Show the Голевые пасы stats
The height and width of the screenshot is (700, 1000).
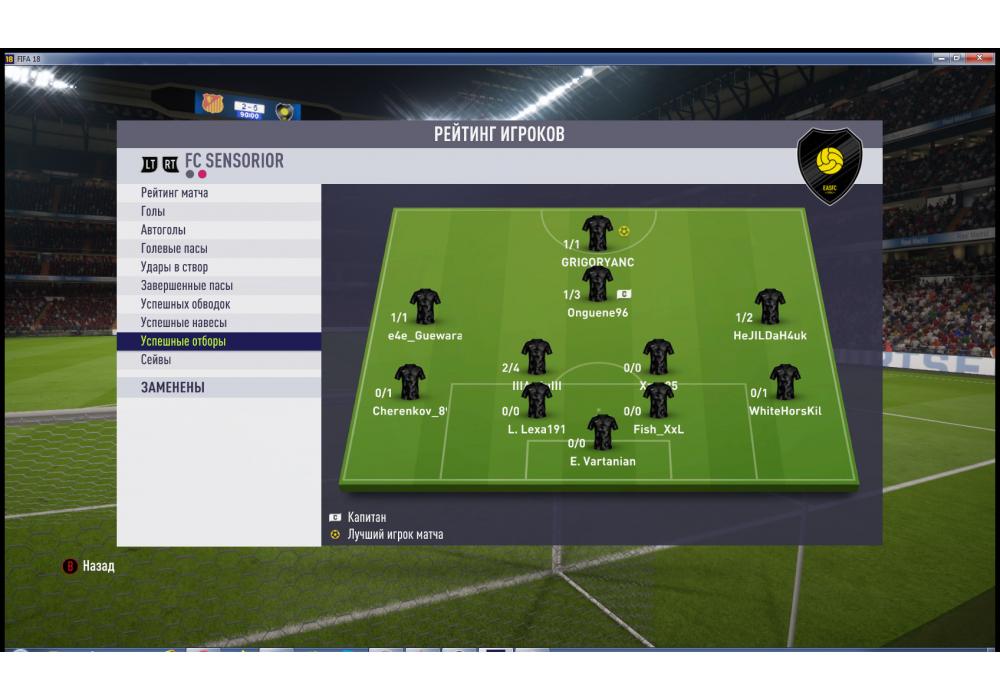[174, 249]
